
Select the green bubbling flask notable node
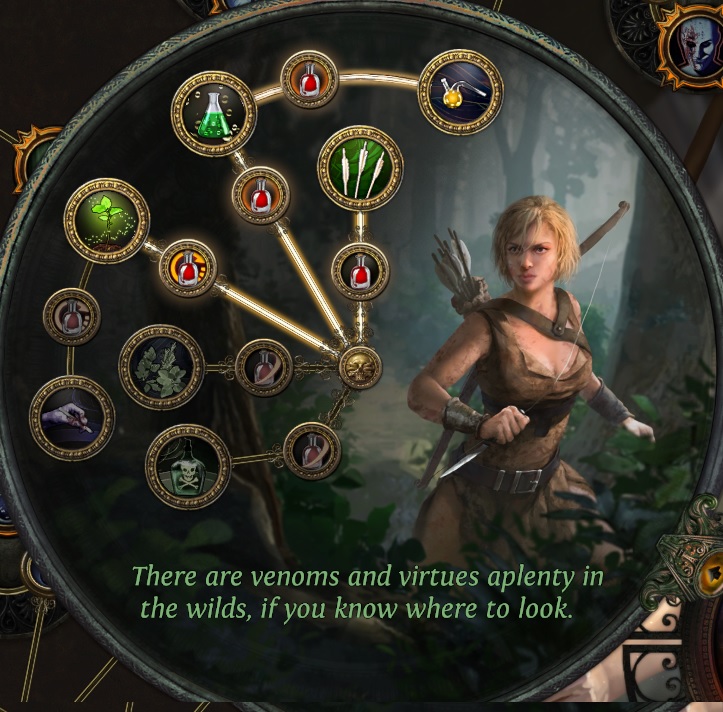click(x=214, y=113)
